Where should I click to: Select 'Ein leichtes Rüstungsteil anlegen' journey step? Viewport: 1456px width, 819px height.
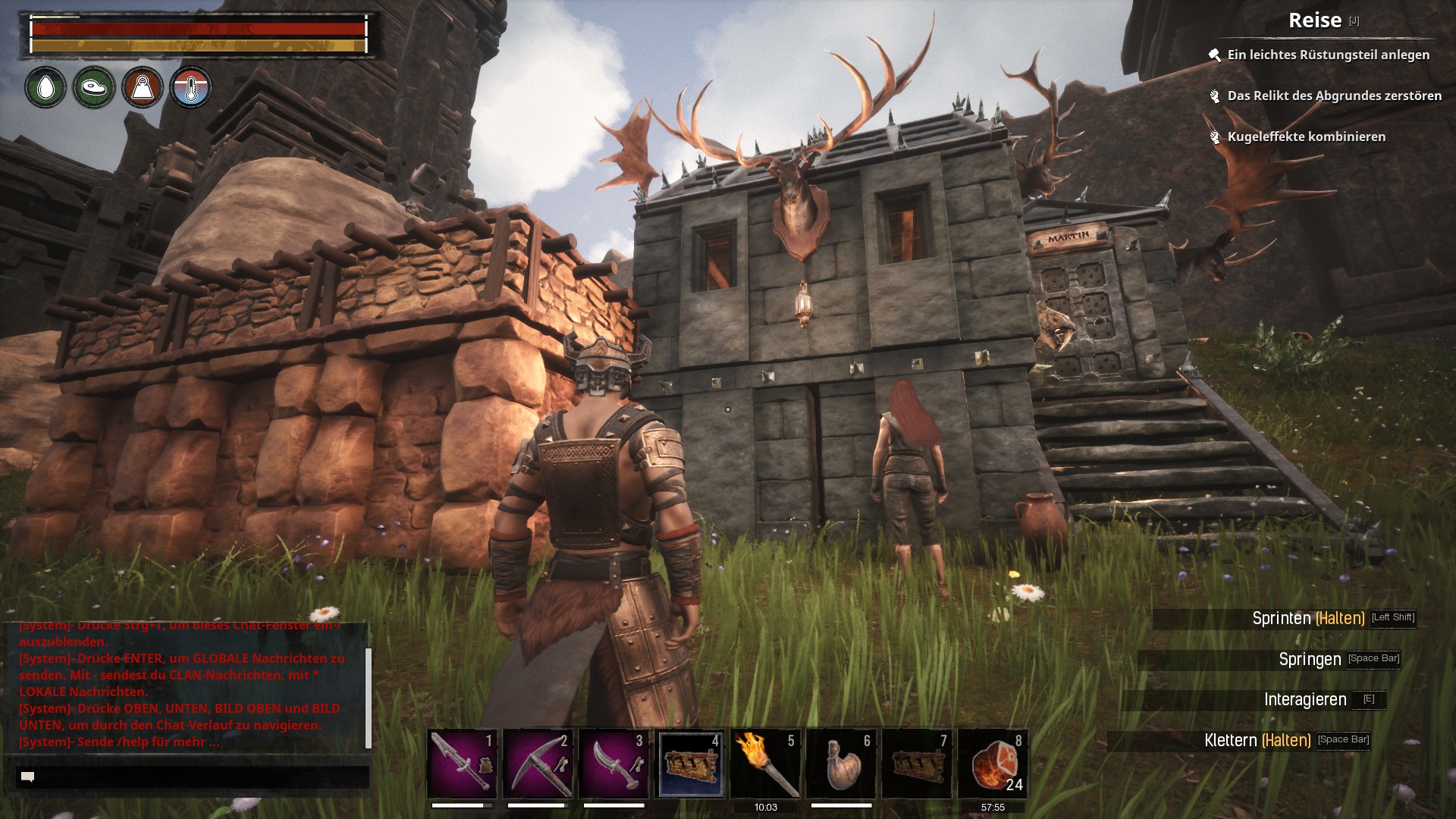click(x=1328, y=55)
